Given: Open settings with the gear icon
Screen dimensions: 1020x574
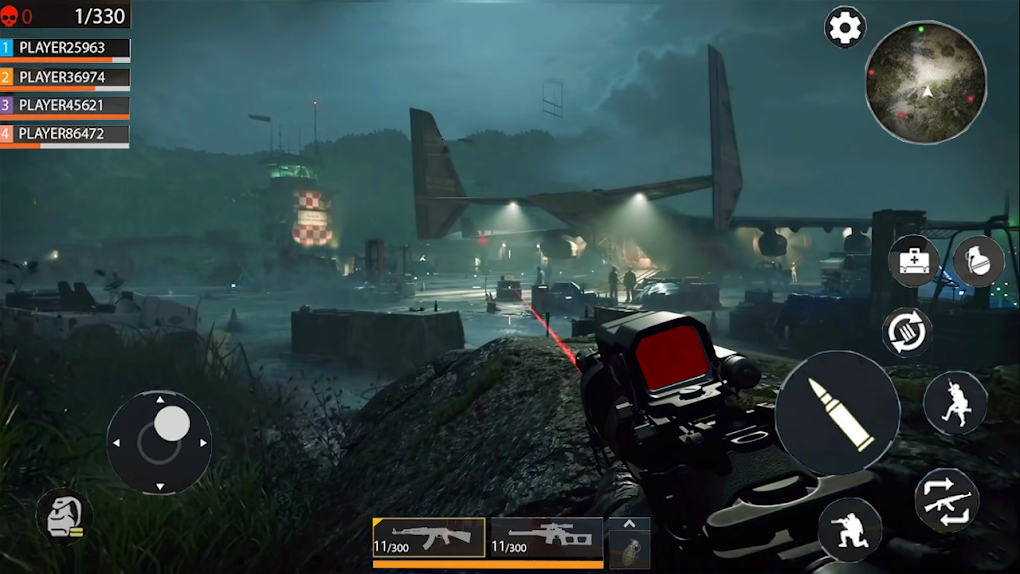Looking at the screenshot, I should [x=845, y=28].
